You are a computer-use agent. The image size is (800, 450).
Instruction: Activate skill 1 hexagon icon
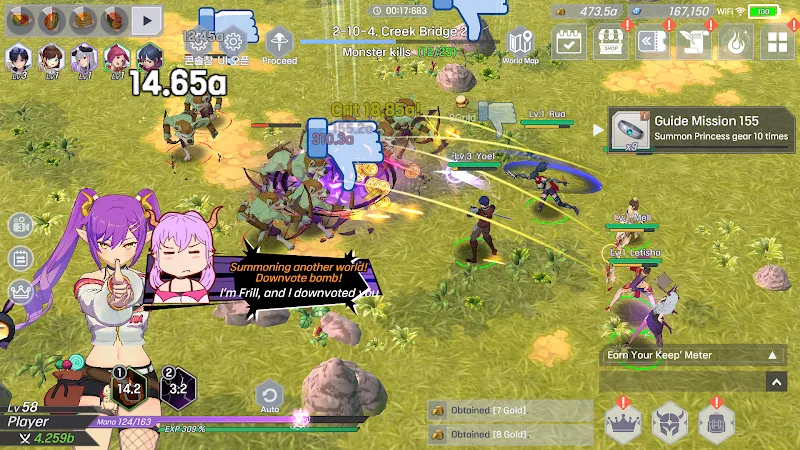point(129,388)
